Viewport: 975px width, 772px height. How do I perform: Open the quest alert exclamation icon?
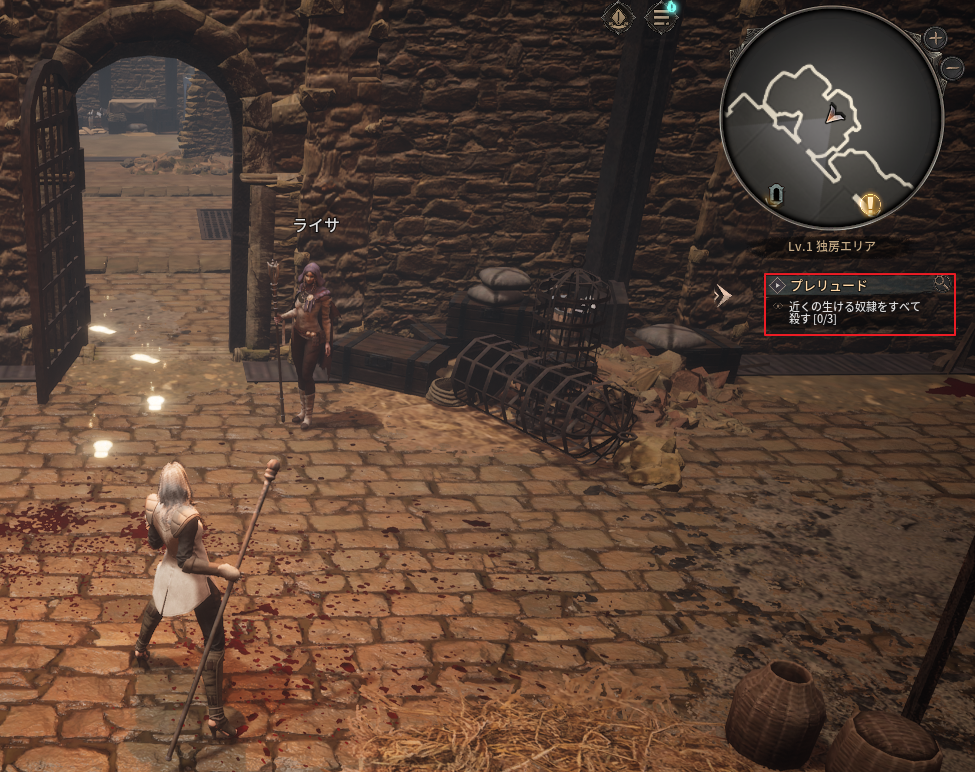(x=618, y=16)
